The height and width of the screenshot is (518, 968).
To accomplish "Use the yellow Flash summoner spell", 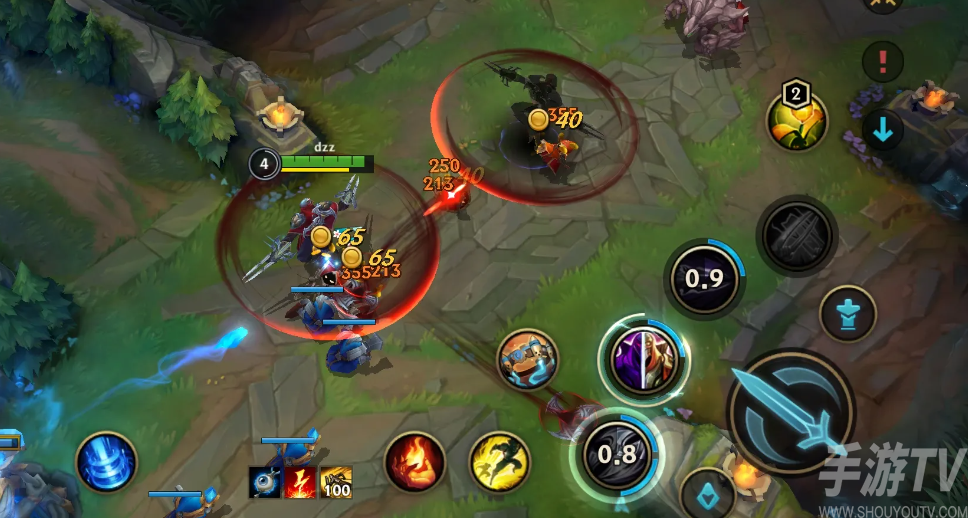I will [500, 461].
